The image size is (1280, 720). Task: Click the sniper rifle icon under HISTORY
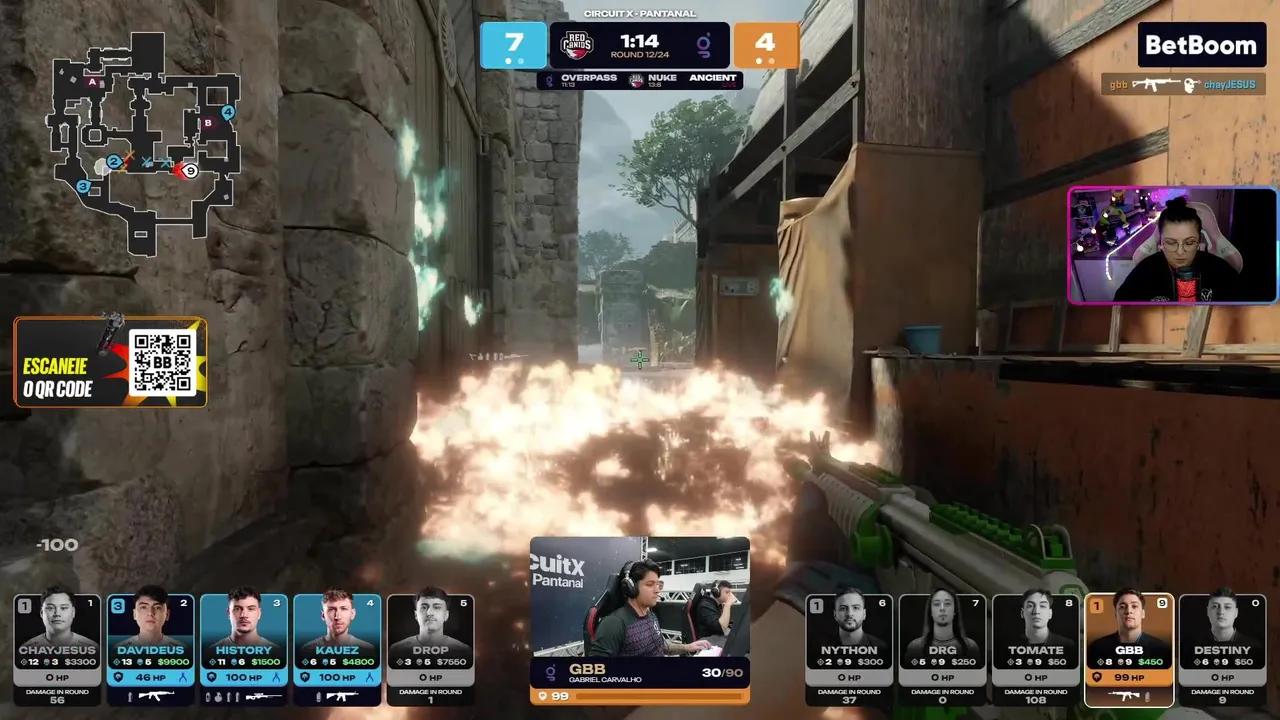(262, 696)
